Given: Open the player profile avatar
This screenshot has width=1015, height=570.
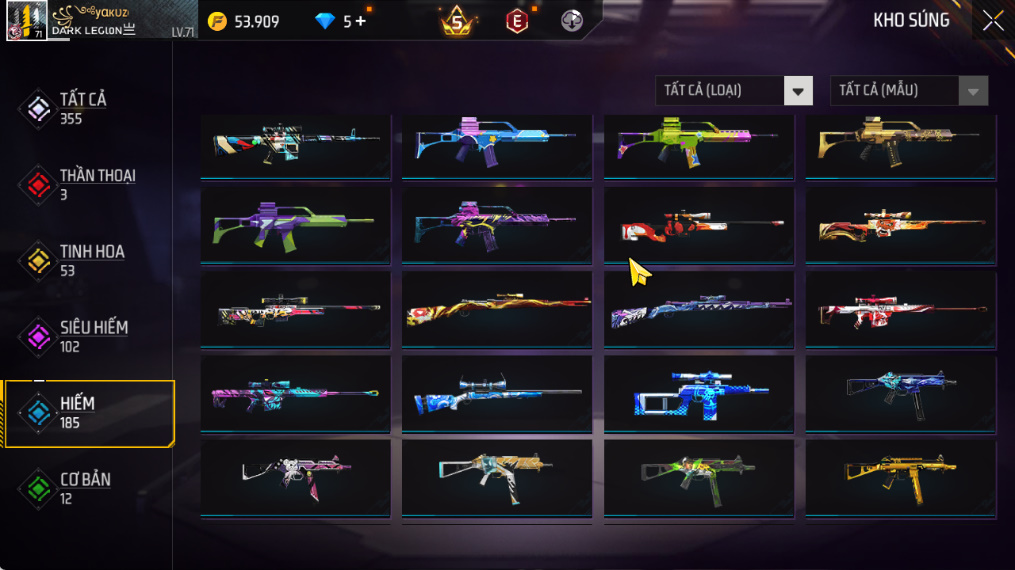Looking at the screenshot, I should click(26, 20).
